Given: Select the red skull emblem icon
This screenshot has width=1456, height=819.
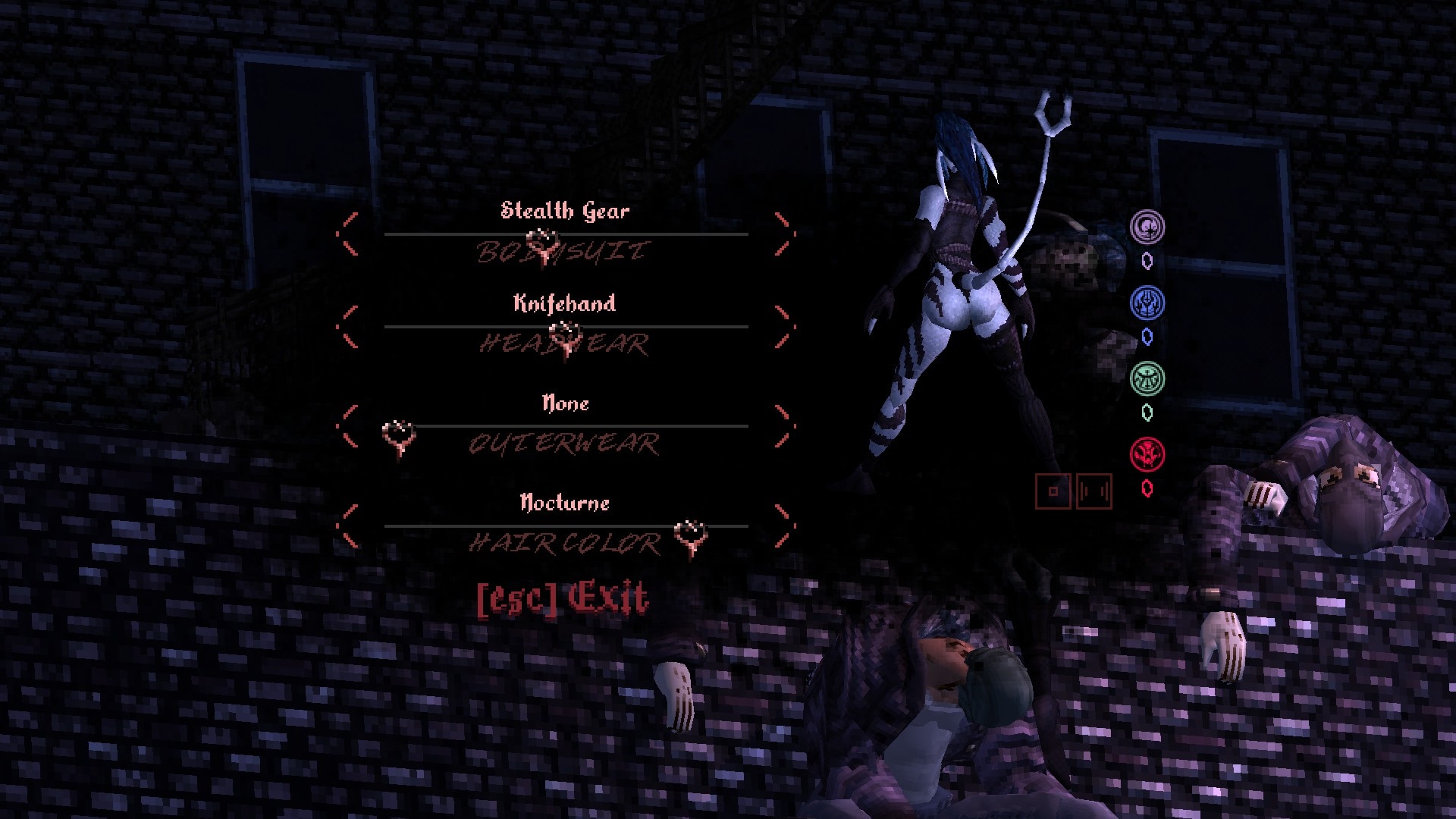Looking at the screenshot, I should (x=1147, y=454).
